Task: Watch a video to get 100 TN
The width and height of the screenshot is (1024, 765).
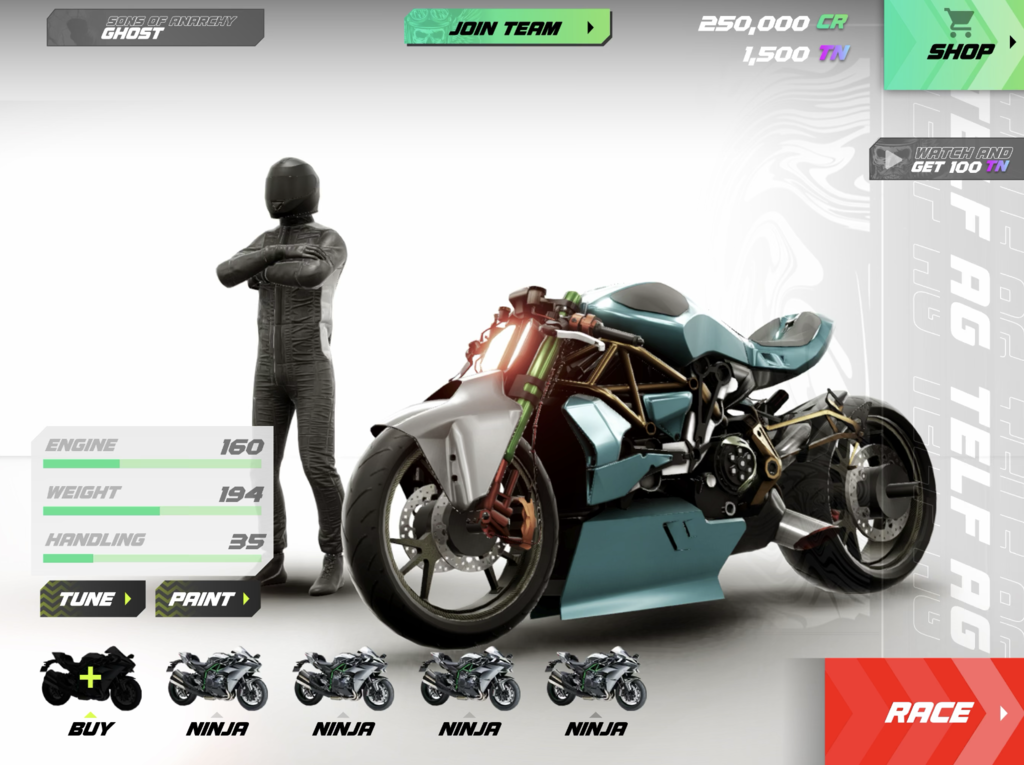Action: pos(945,160)
